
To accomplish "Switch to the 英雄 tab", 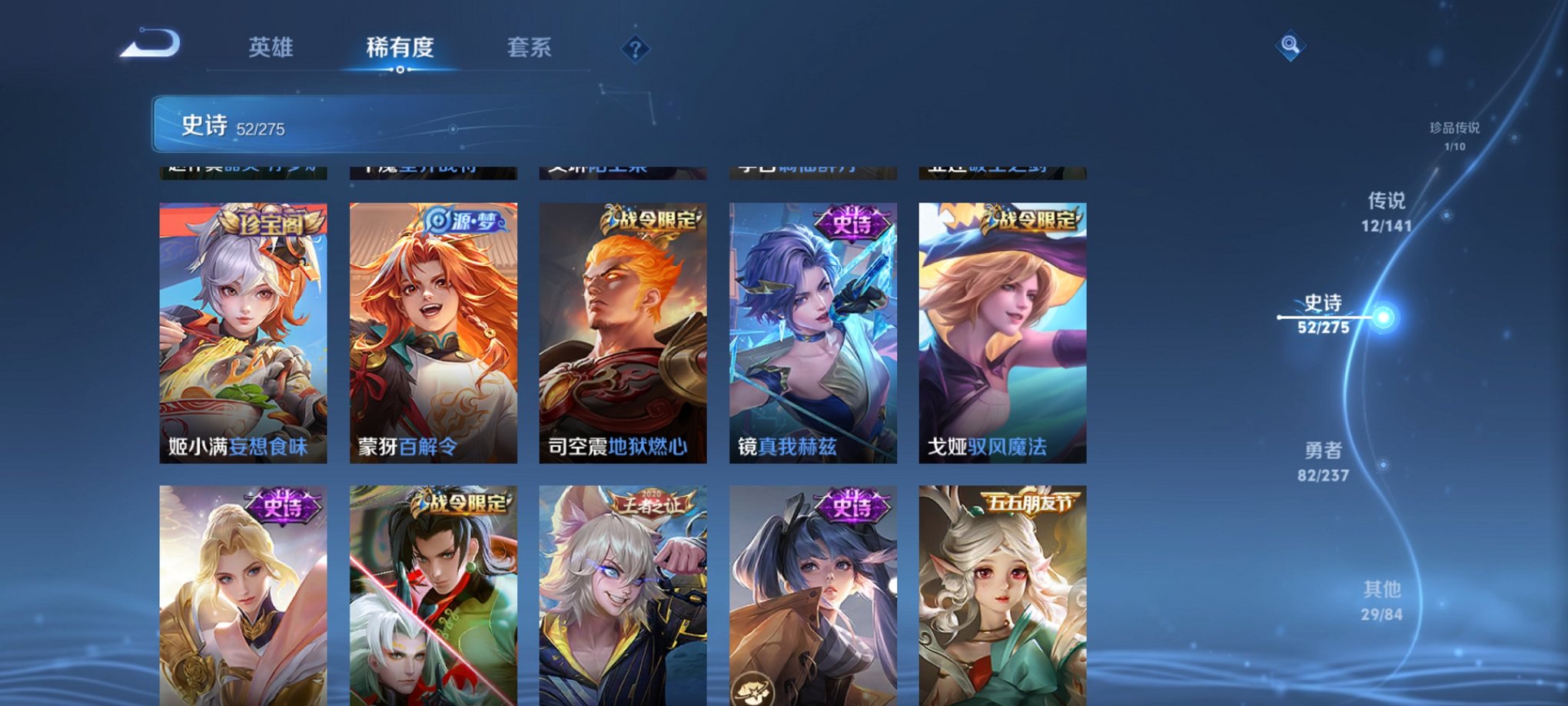I will tap(271, 48).
